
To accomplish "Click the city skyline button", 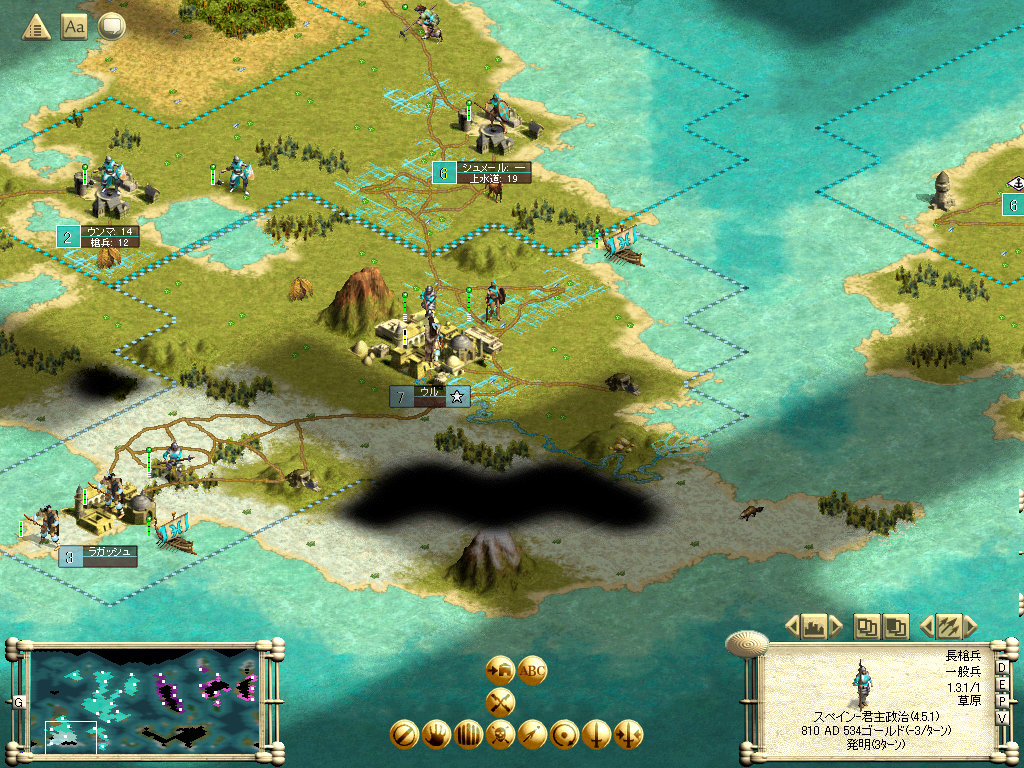I will tap(812, 627).
